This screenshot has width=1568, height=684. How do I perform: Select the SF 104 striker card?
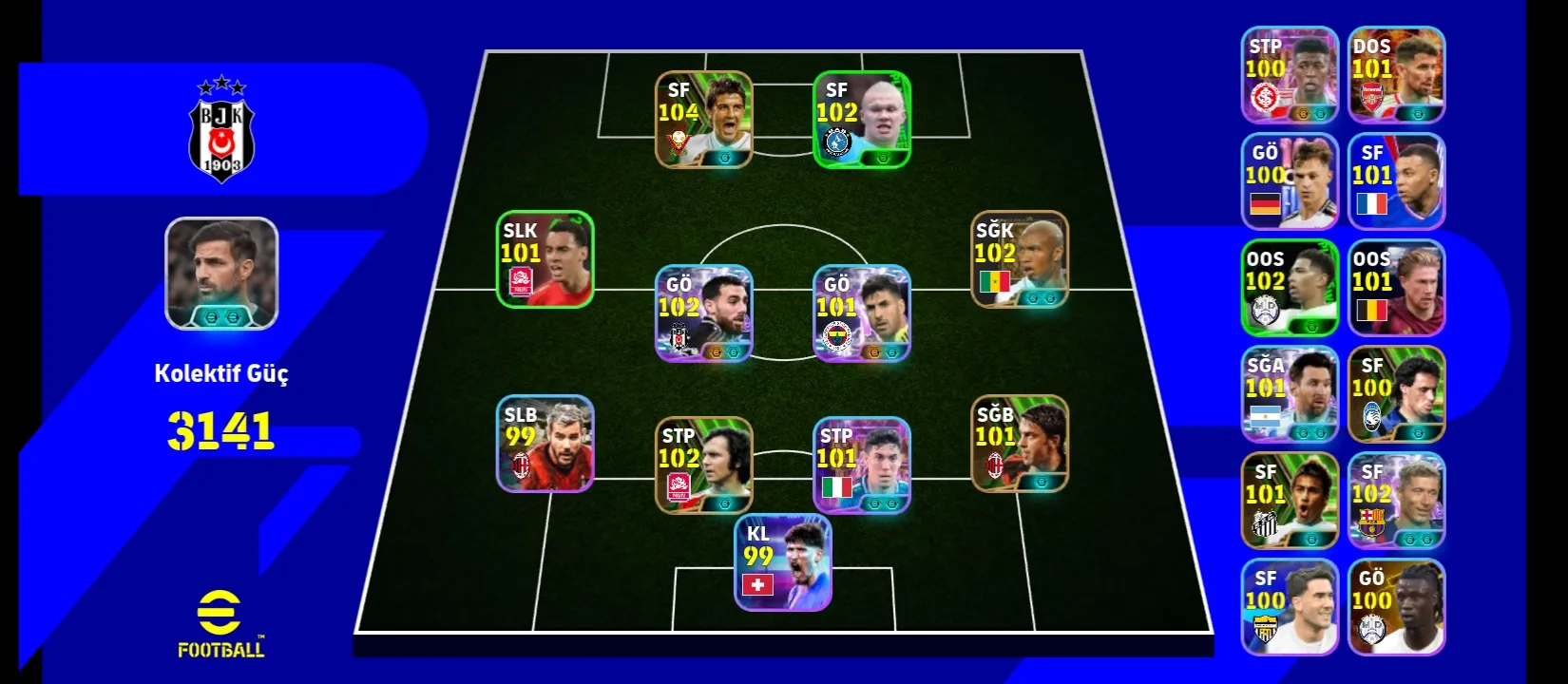click(x=703, y=120)
